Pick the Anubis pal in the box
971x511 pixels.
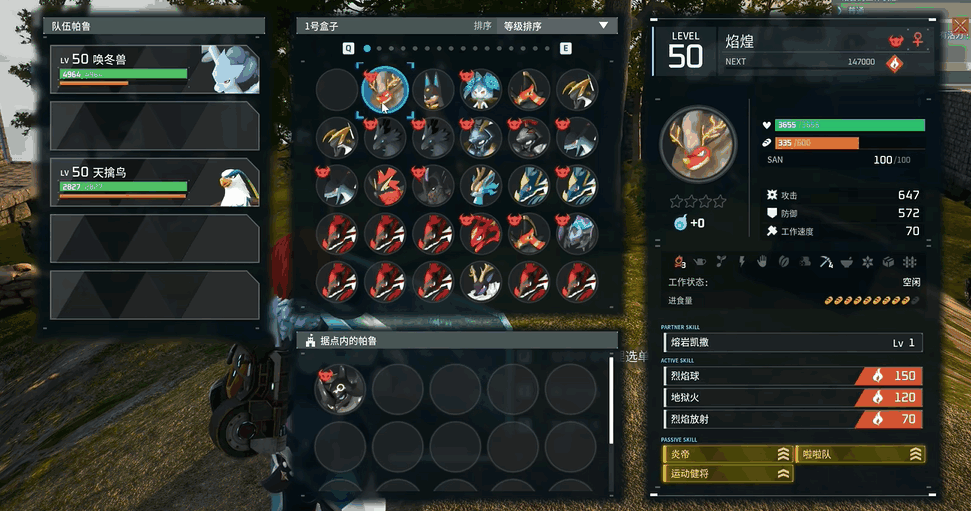pos(433,90)
